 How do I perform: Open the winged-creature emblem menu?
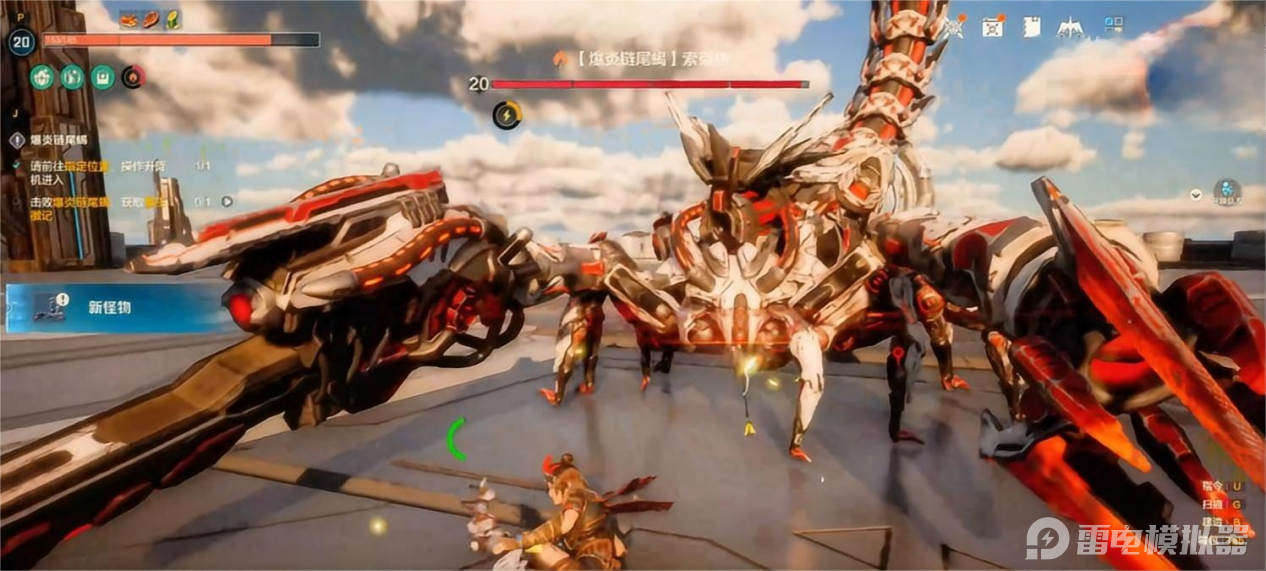coord(1071,27)
